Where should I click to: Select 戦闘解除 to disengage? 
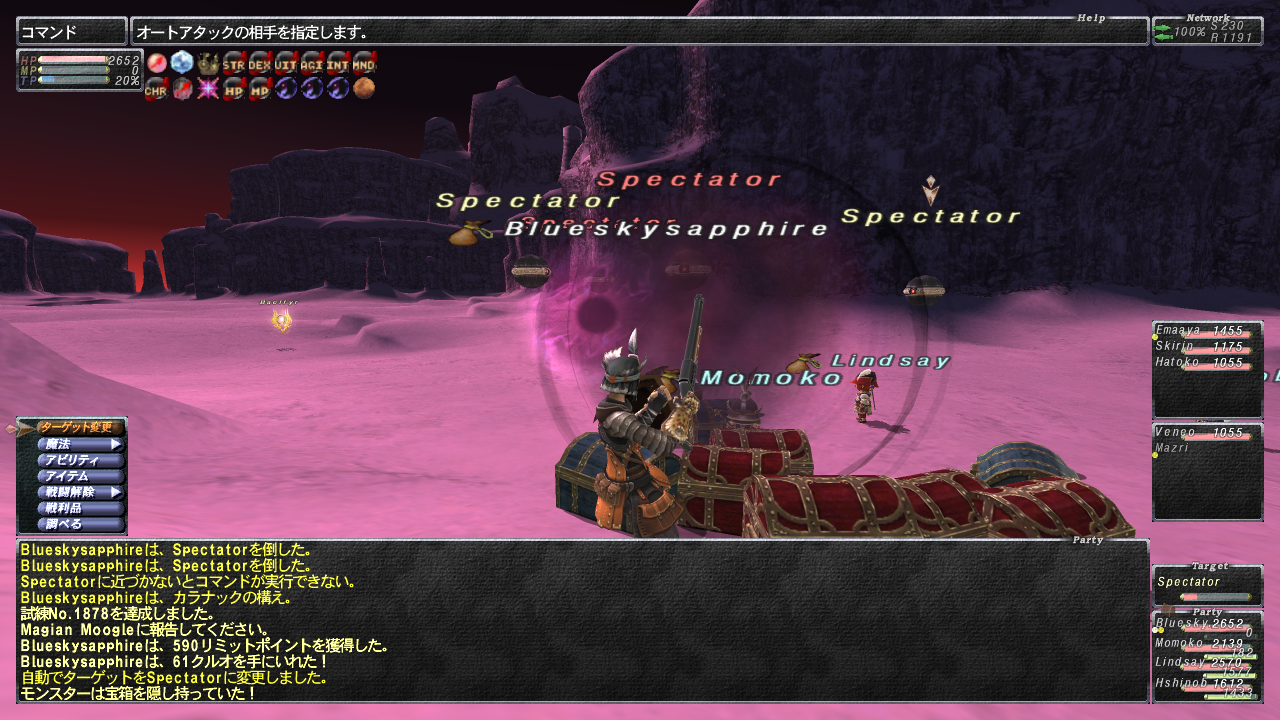(x=79, y=492)
